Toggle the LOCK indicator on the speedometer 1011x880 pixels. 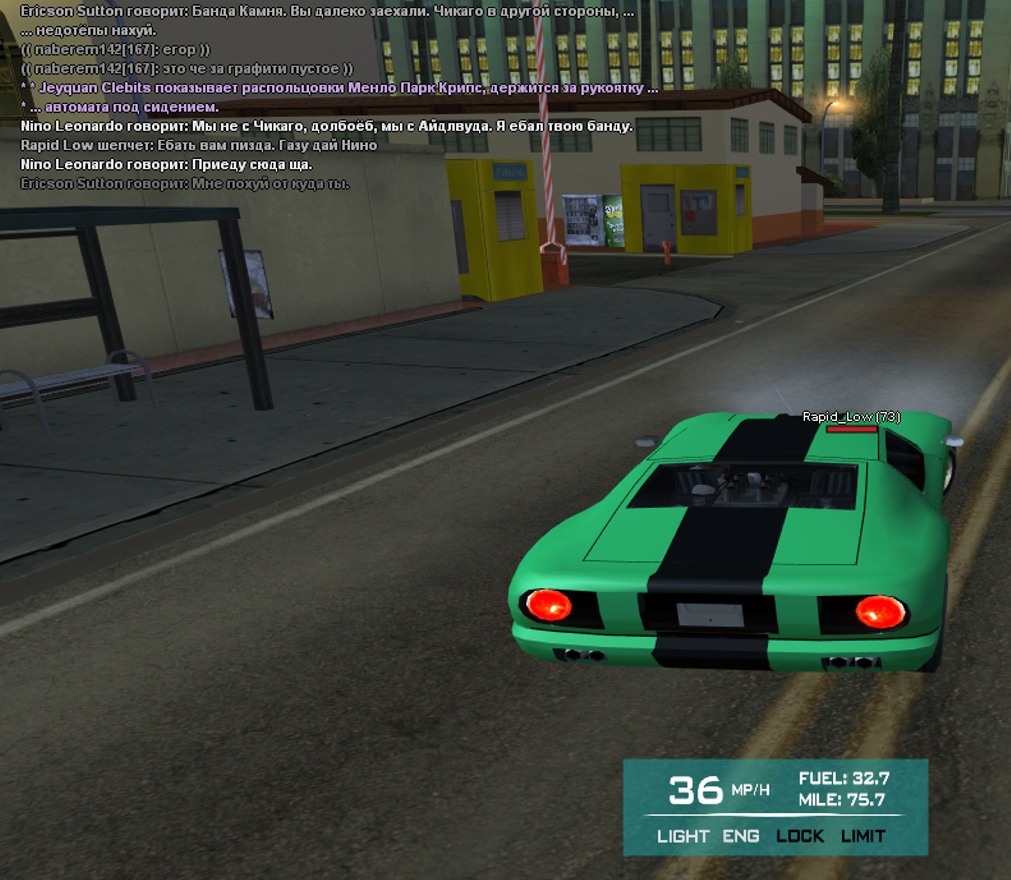(x=800, y=836)
